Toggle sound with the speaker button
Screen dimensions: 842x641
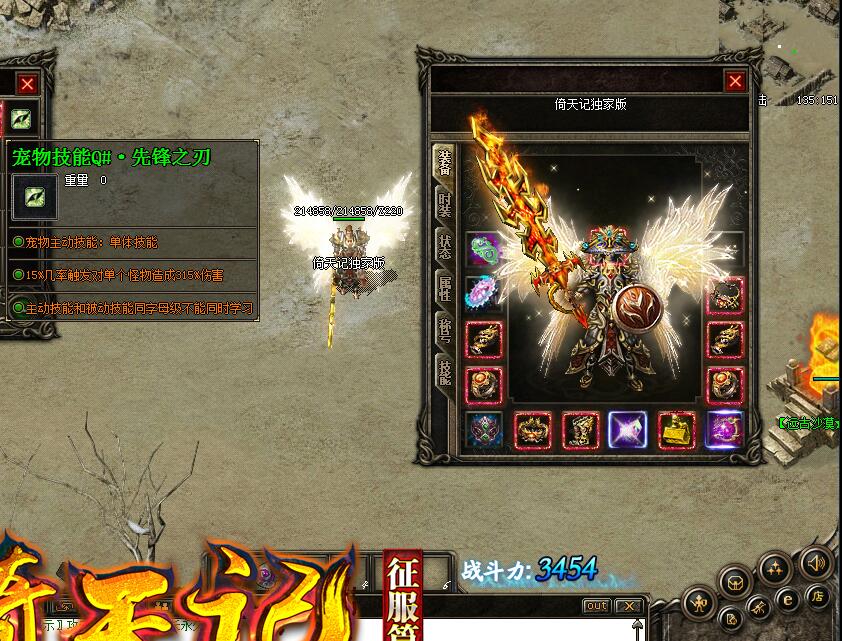(816, 564)
